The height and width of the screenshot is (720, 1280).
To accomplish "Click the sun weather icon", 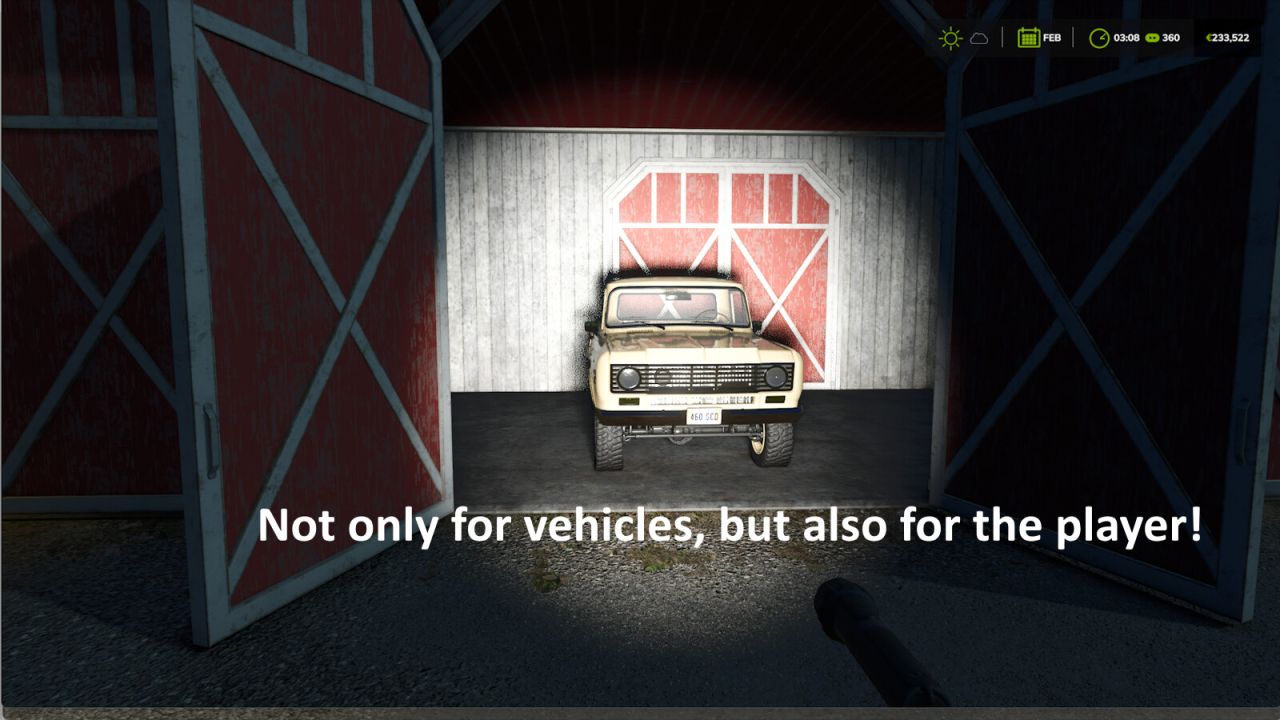I will pyautogui.click(x=950, y=38).
